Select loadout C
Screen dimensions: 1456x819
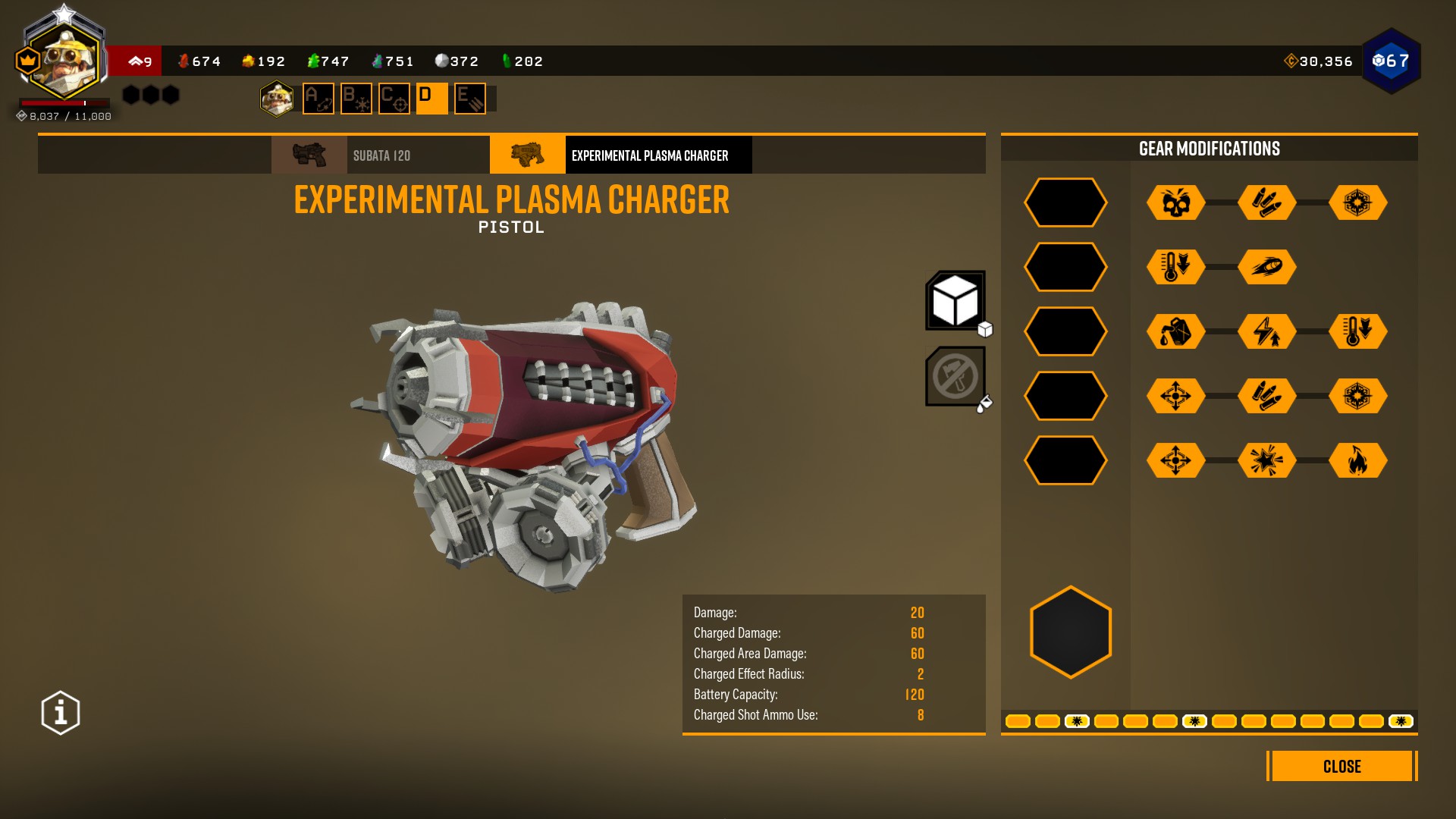[x=394, y=99]
